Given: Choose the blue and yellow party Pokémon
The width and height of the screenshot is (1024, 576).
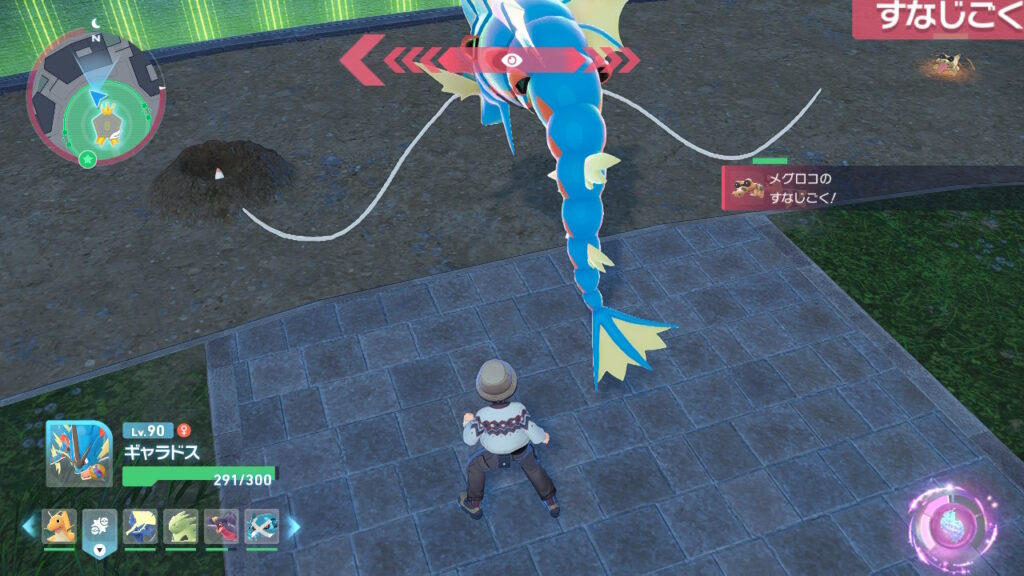Looking at the screenshot, I should tap(141, 526).
